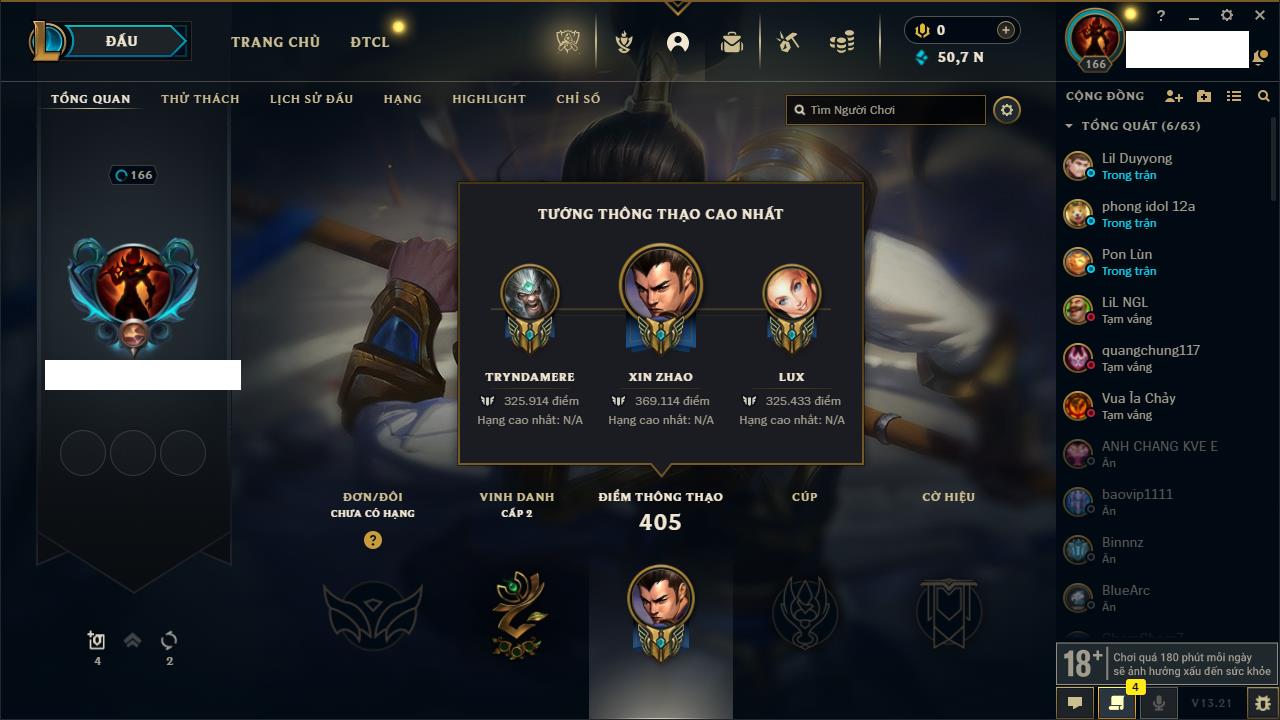Go to the ĐTCL section
Viewport: 1280px width, 720px height.
pos(370,42)
